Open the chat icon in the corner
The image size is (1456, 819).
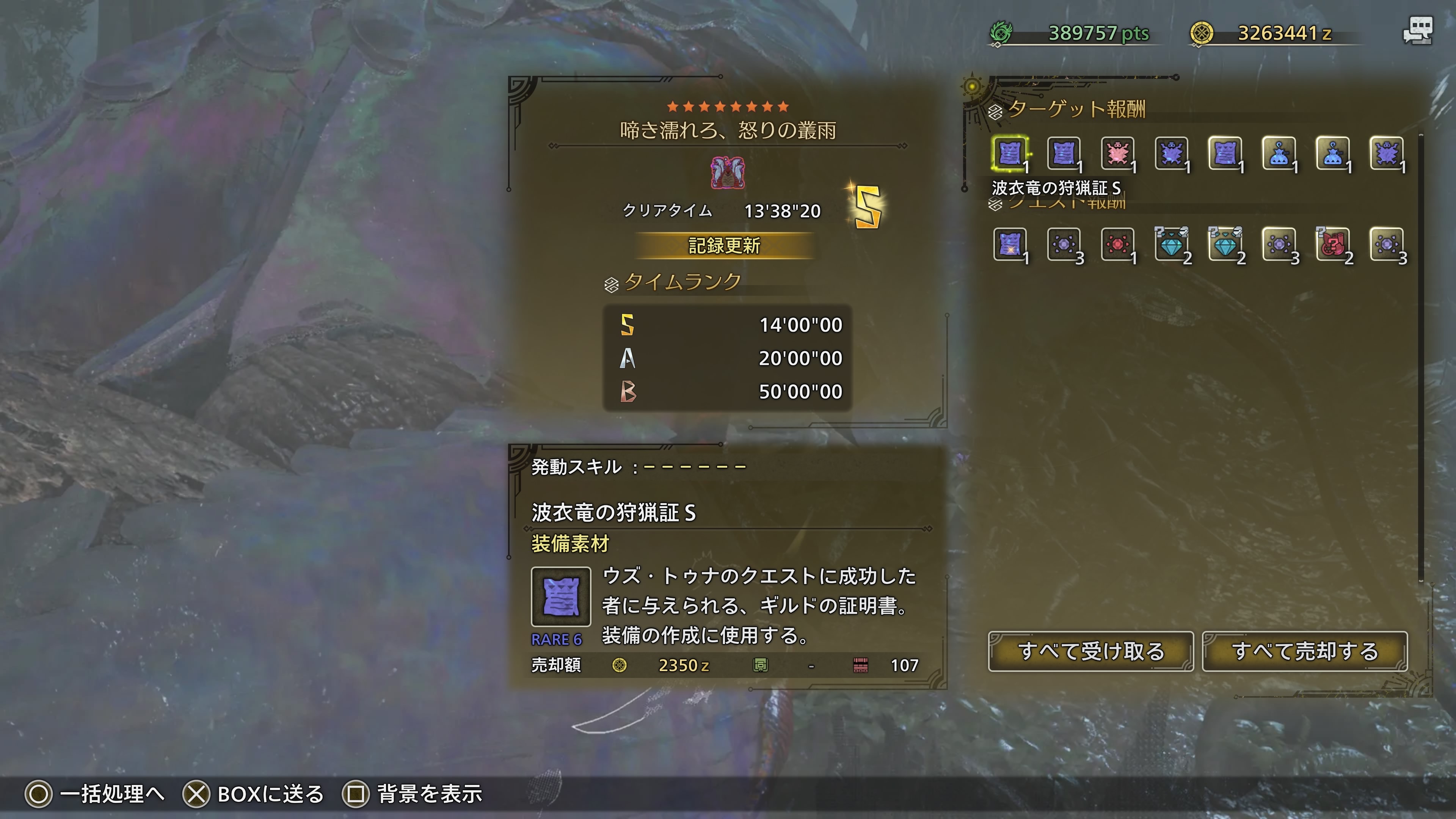tap(1418, 30)
